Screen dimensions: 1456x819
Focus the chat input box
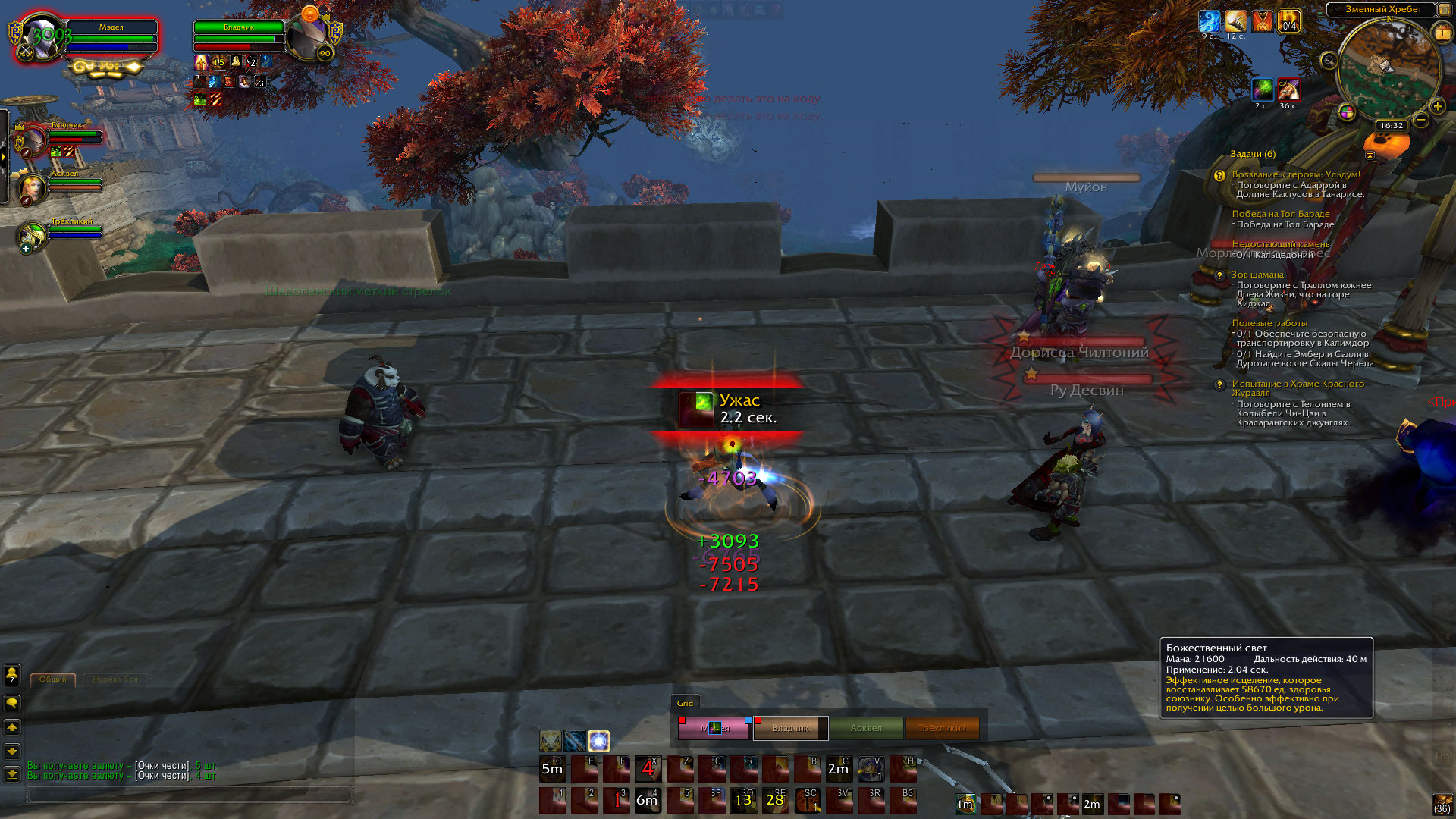(190, 794)
